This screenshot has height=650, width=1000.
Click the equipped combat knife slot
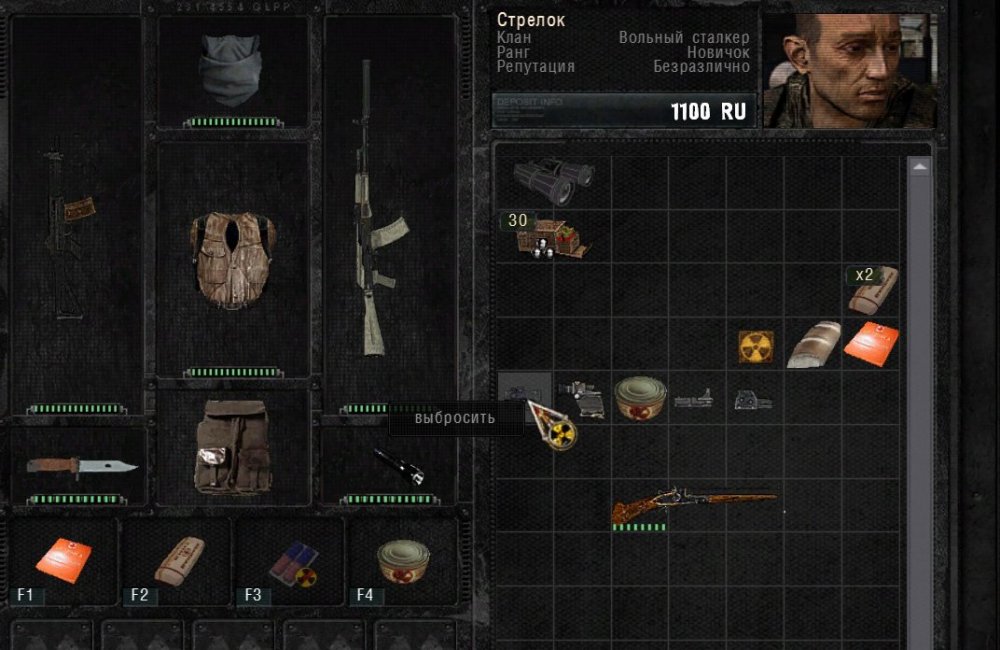(80, 466)
